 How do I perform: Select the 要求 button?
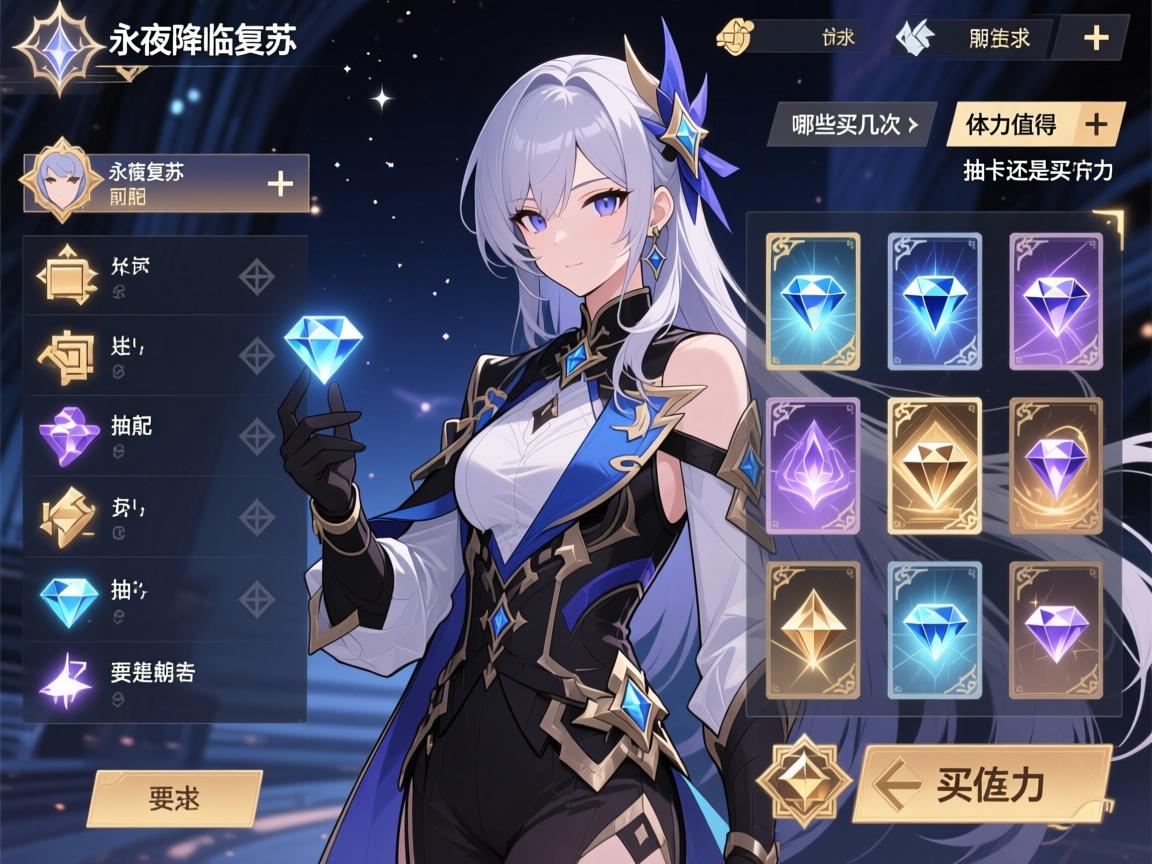tap(174, 798)
